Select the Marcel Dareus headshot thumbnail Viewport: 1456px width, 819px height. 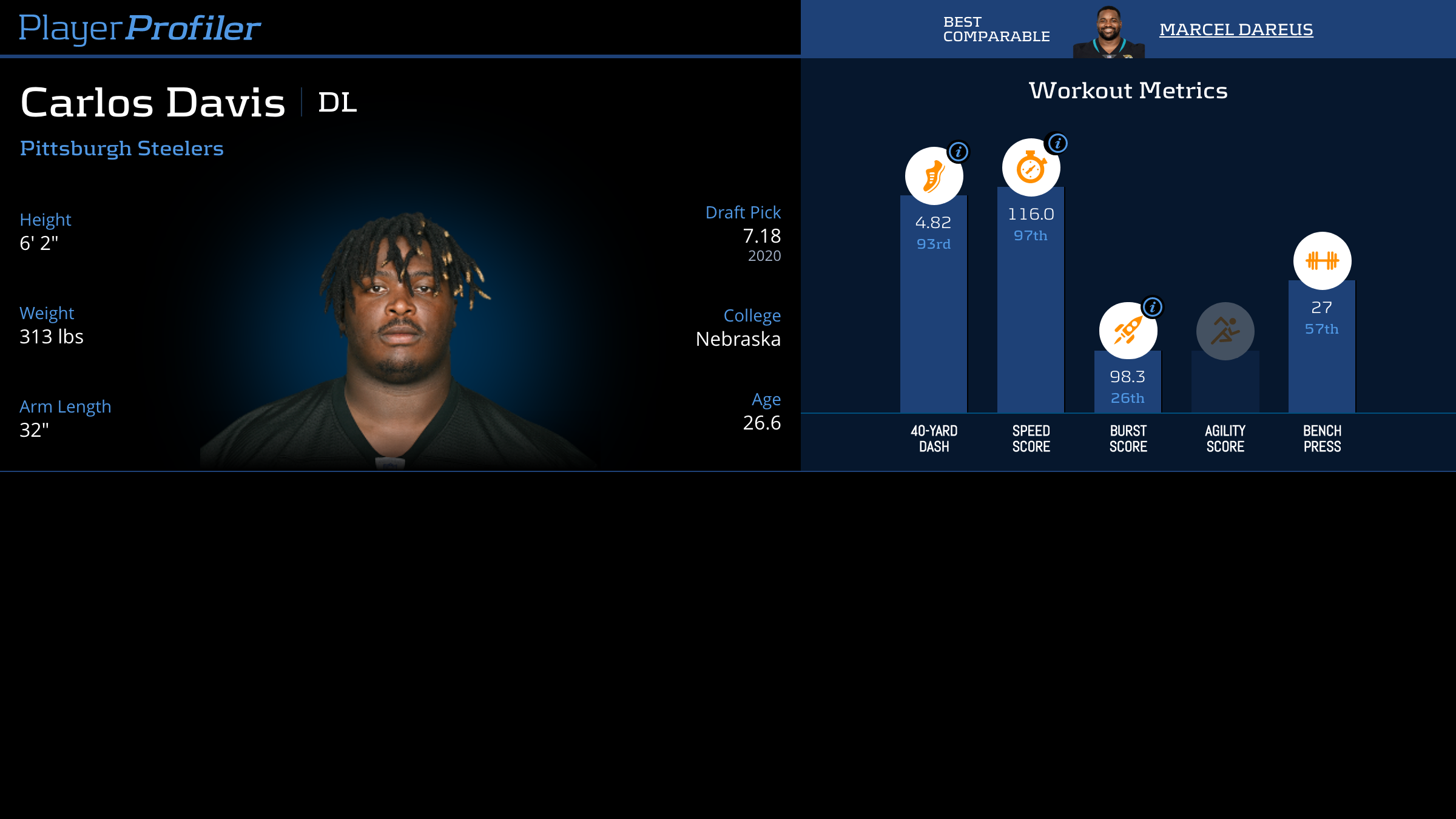(1108, 33)
